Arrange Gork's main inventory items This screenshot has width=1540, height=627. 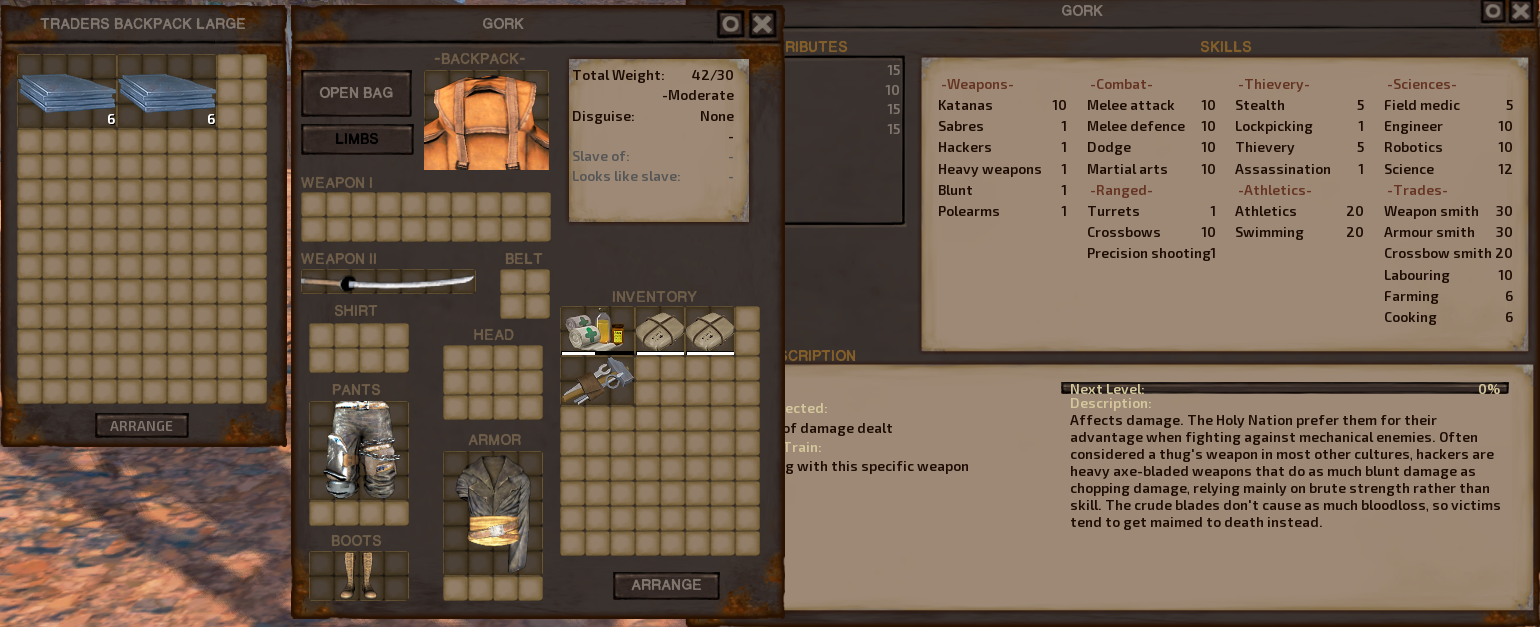click(666, 585)
